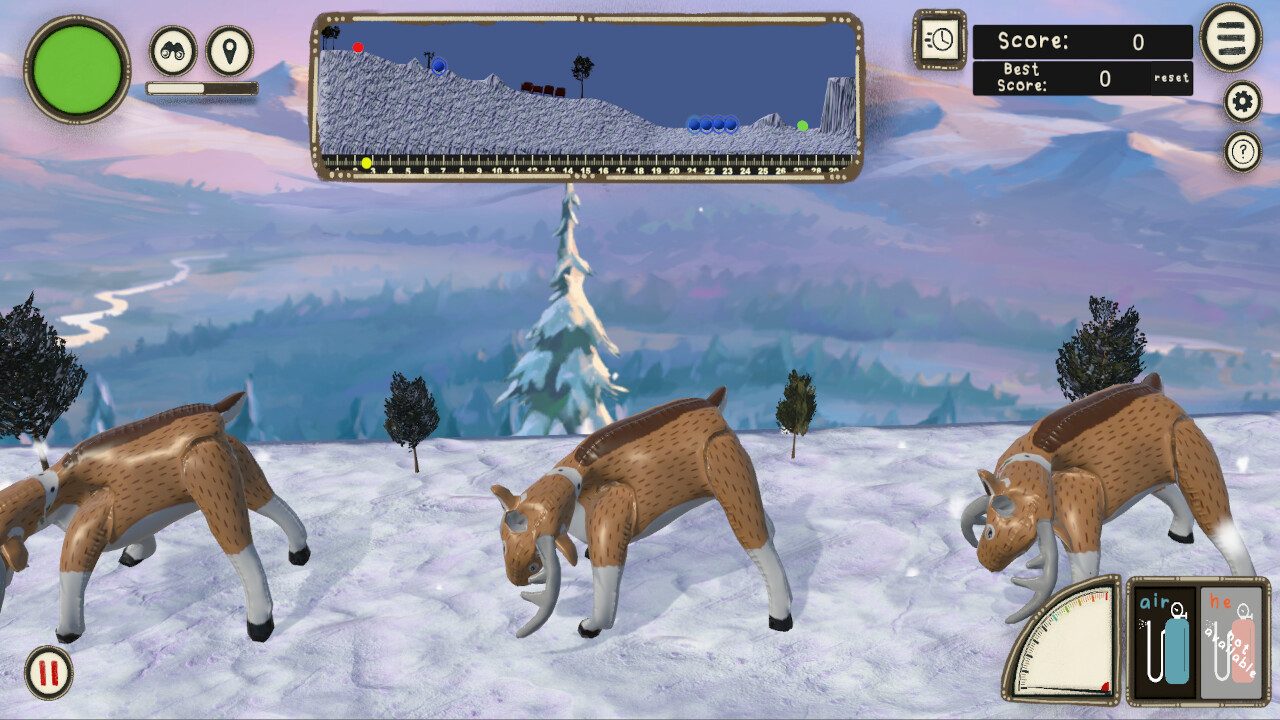Click the green dot on the minimap
The width and height of the screenshot is (1280, 720).
801,124
